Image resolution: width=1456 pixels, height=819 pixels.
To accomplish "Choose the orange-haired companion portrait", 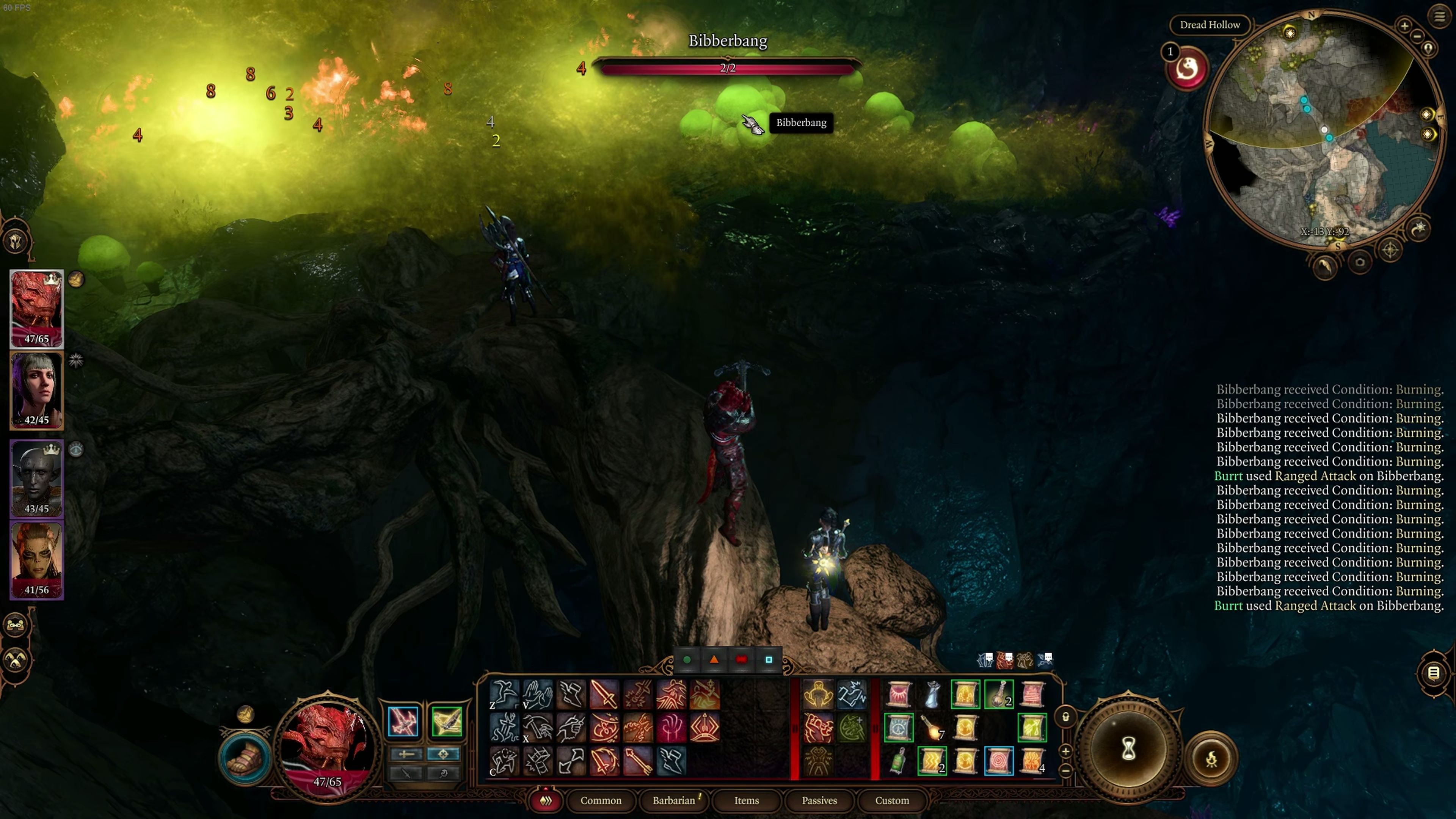I will [37, 560].
